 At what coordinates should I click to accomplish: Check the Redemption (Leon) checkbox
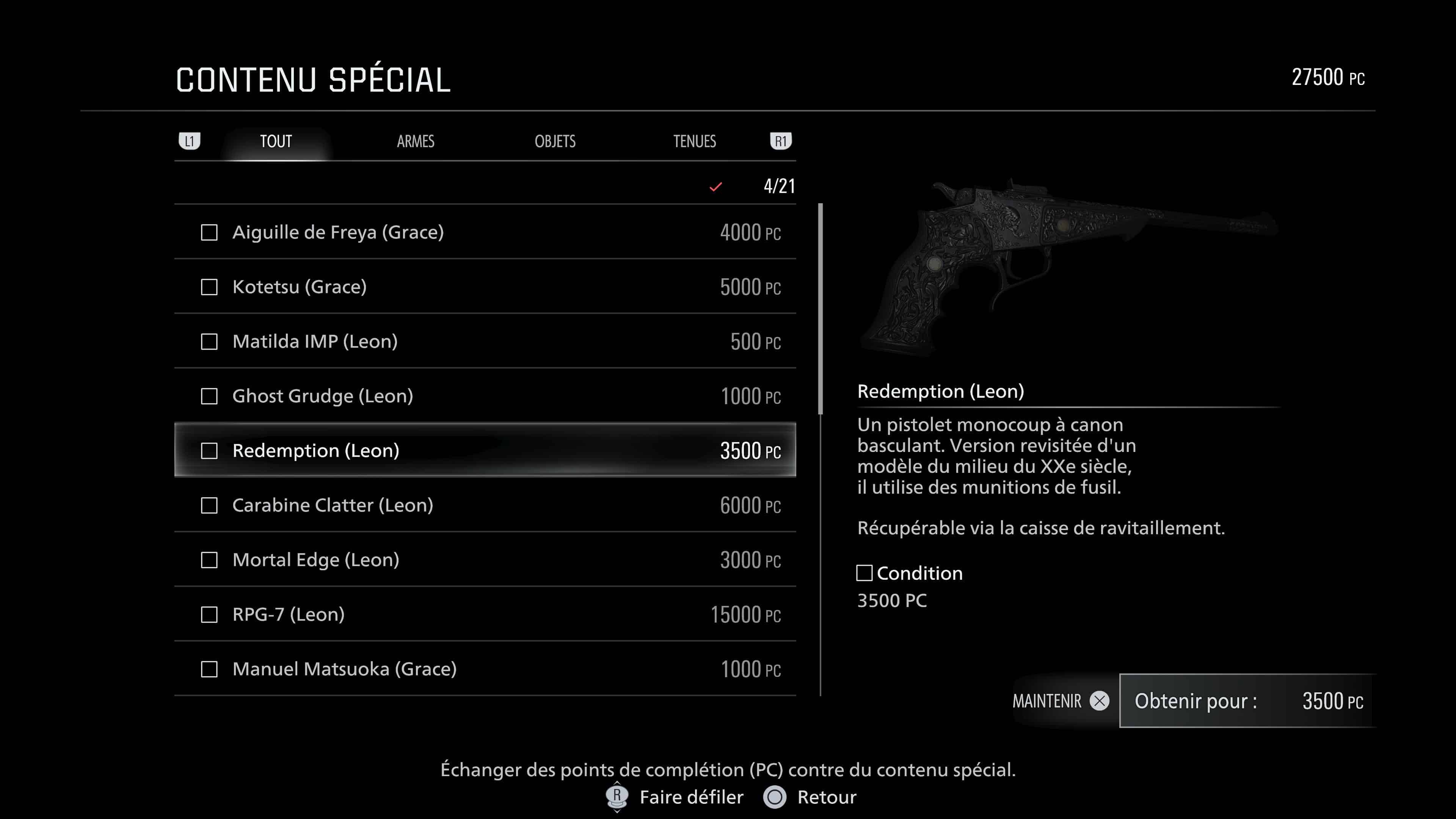point(210,450)
